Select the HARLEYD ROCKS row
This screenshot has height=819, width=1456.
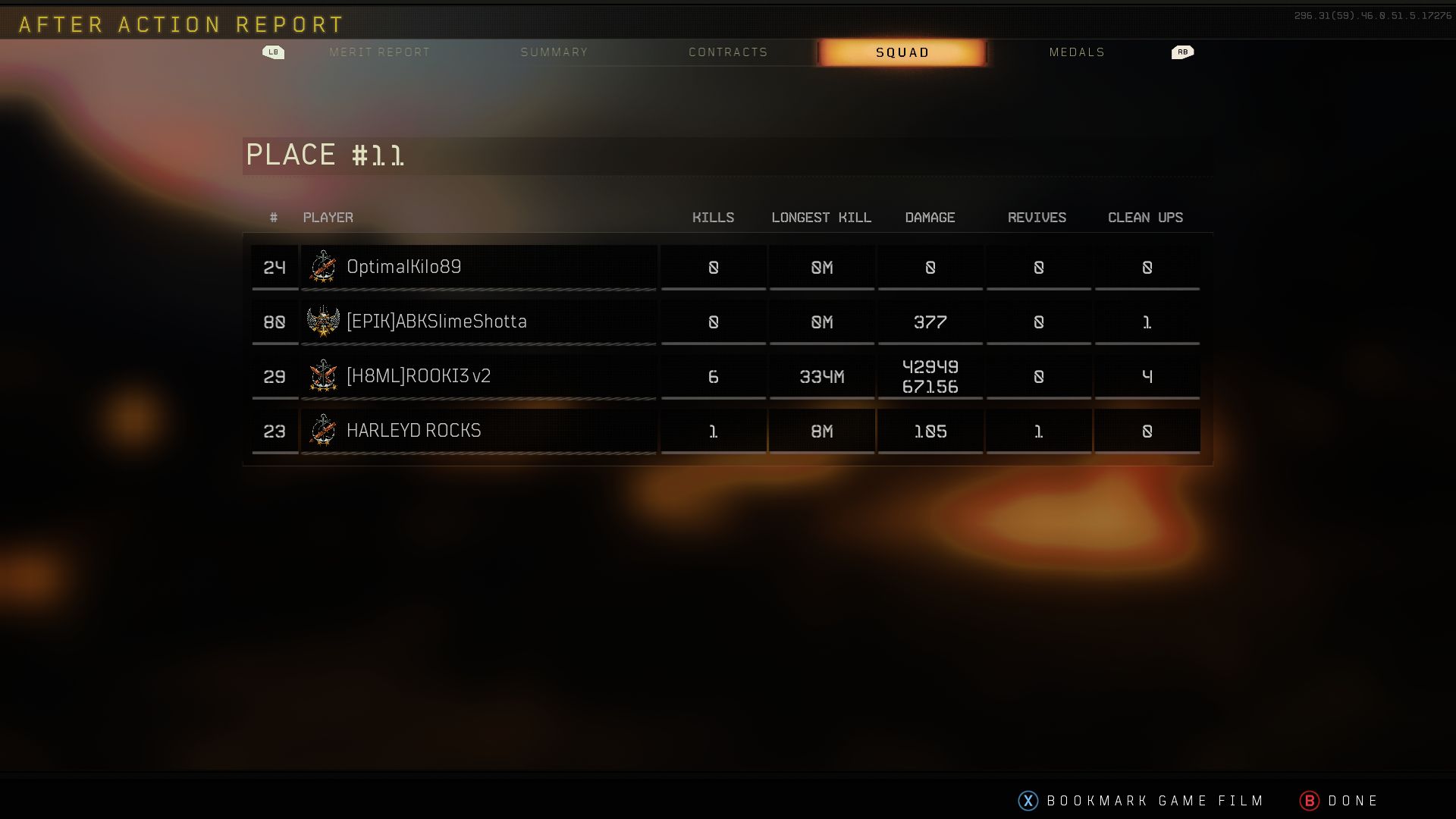tap(478, 430)
